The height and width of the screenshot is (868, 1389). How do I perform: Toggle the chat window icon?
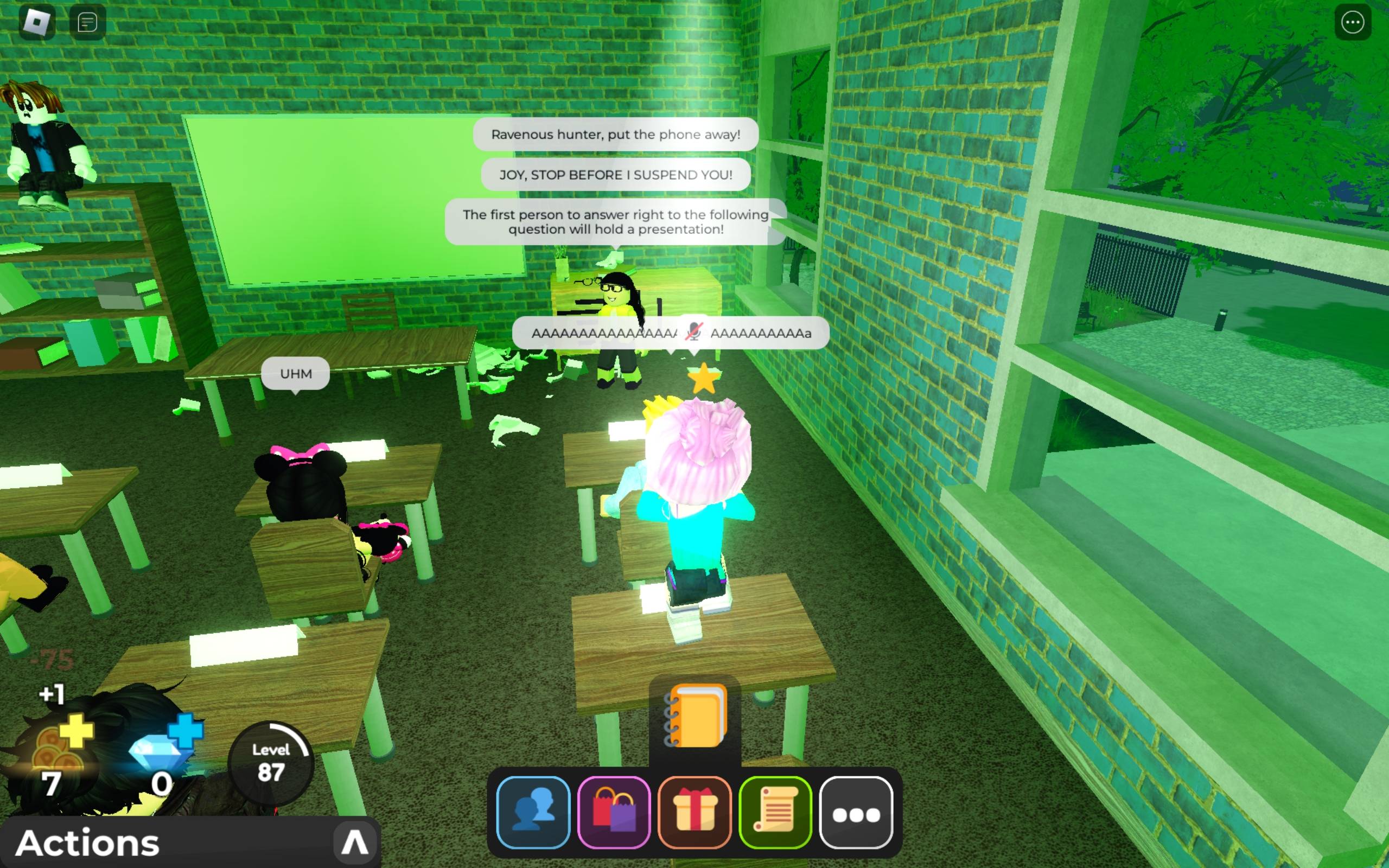point(87,22)
